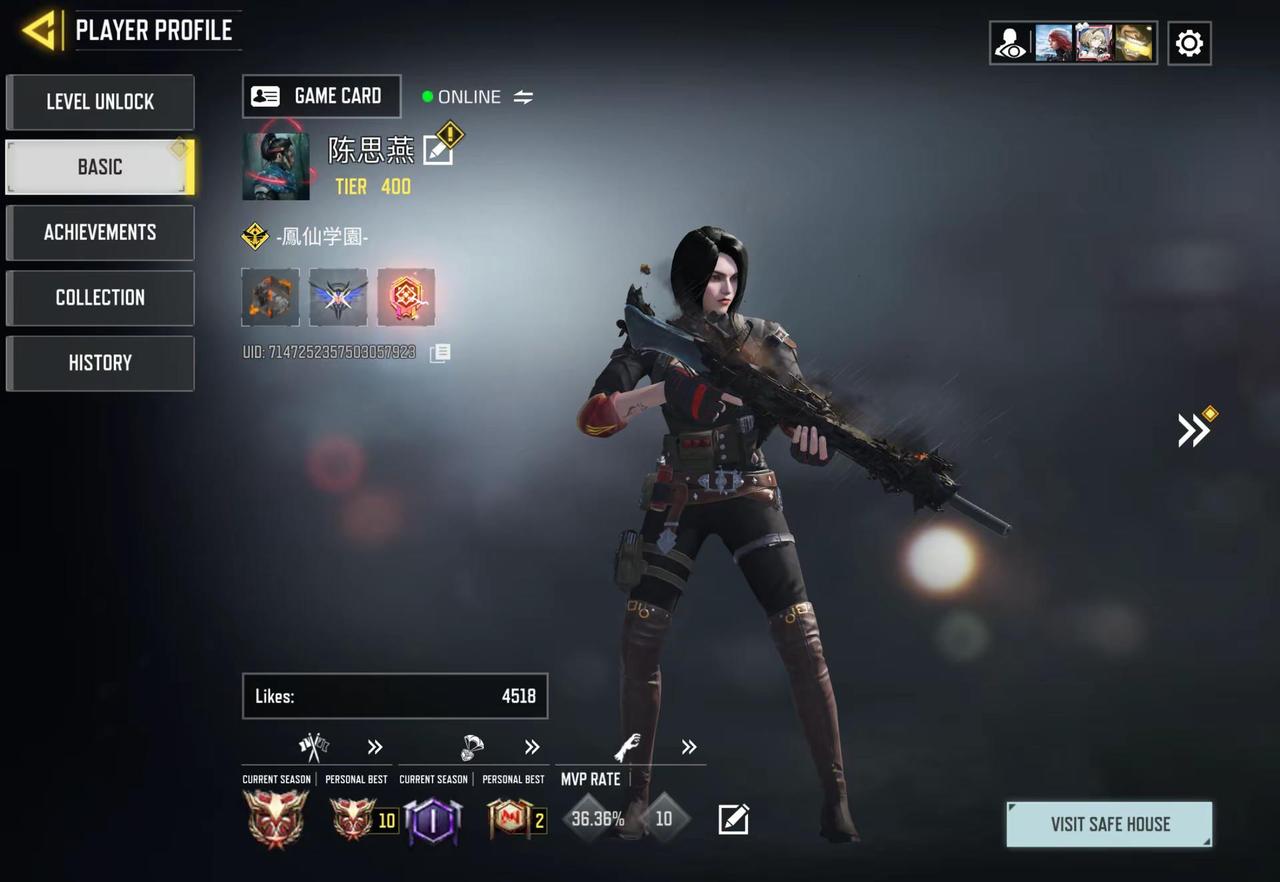The height and width of the screenshot is (882, 1280).
Task: Expand the double-arrow on the right edge
Action: pyautogui.click(x=1193, y=430)
